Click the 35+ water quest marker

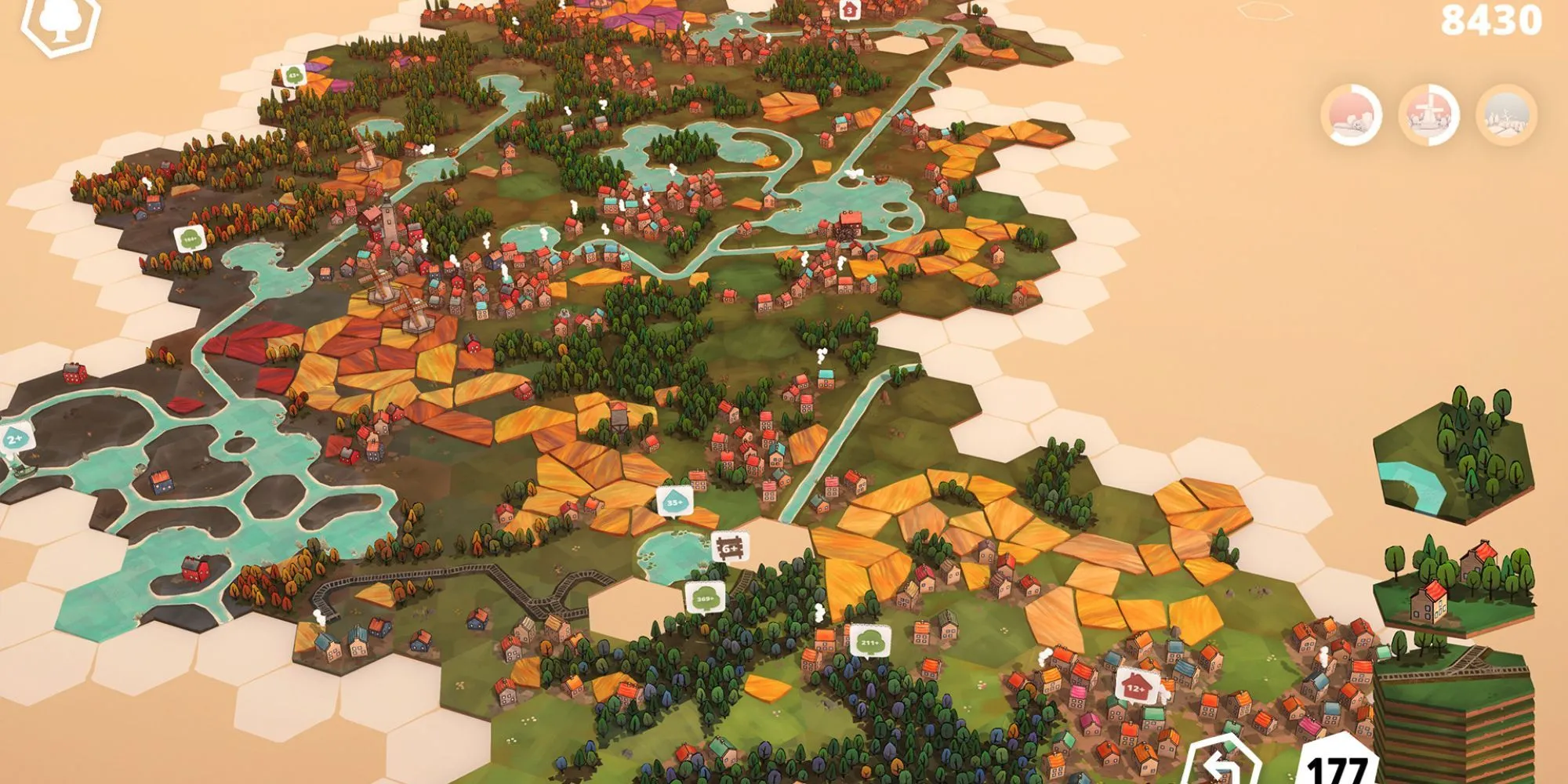(674, 502)
